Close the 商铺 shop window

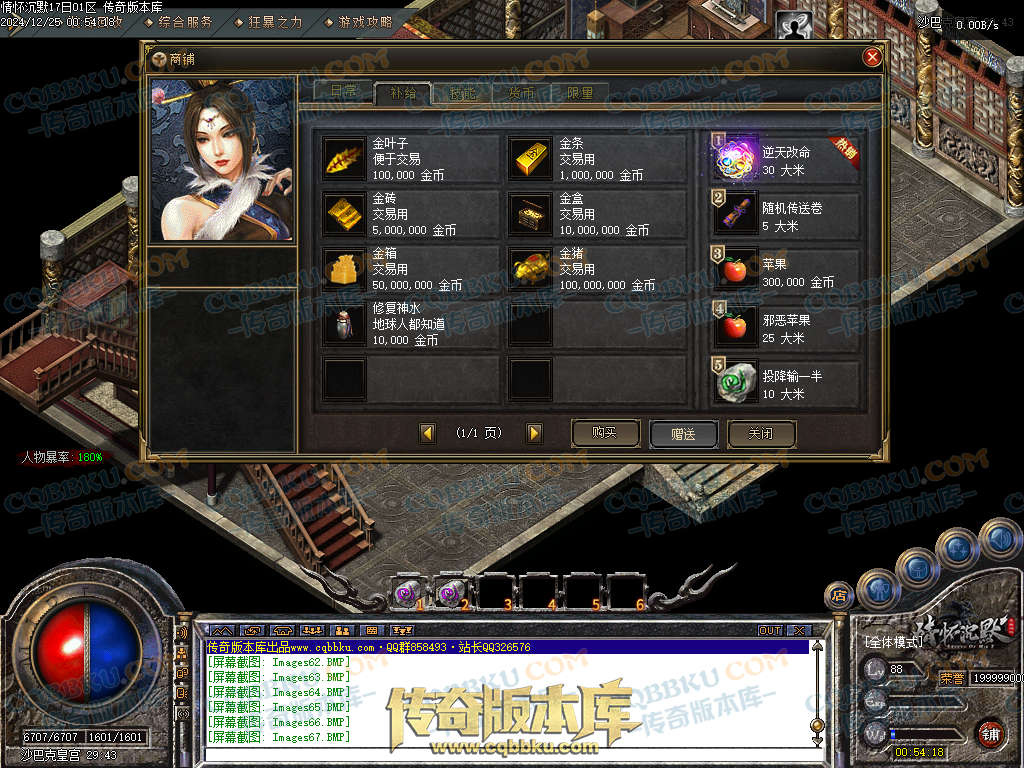872,58
